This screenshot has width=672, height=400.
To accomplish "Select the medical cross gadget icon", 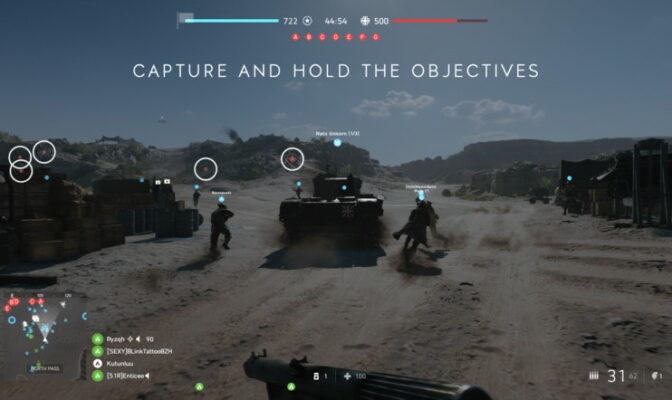I will click(x=348, y=376).
